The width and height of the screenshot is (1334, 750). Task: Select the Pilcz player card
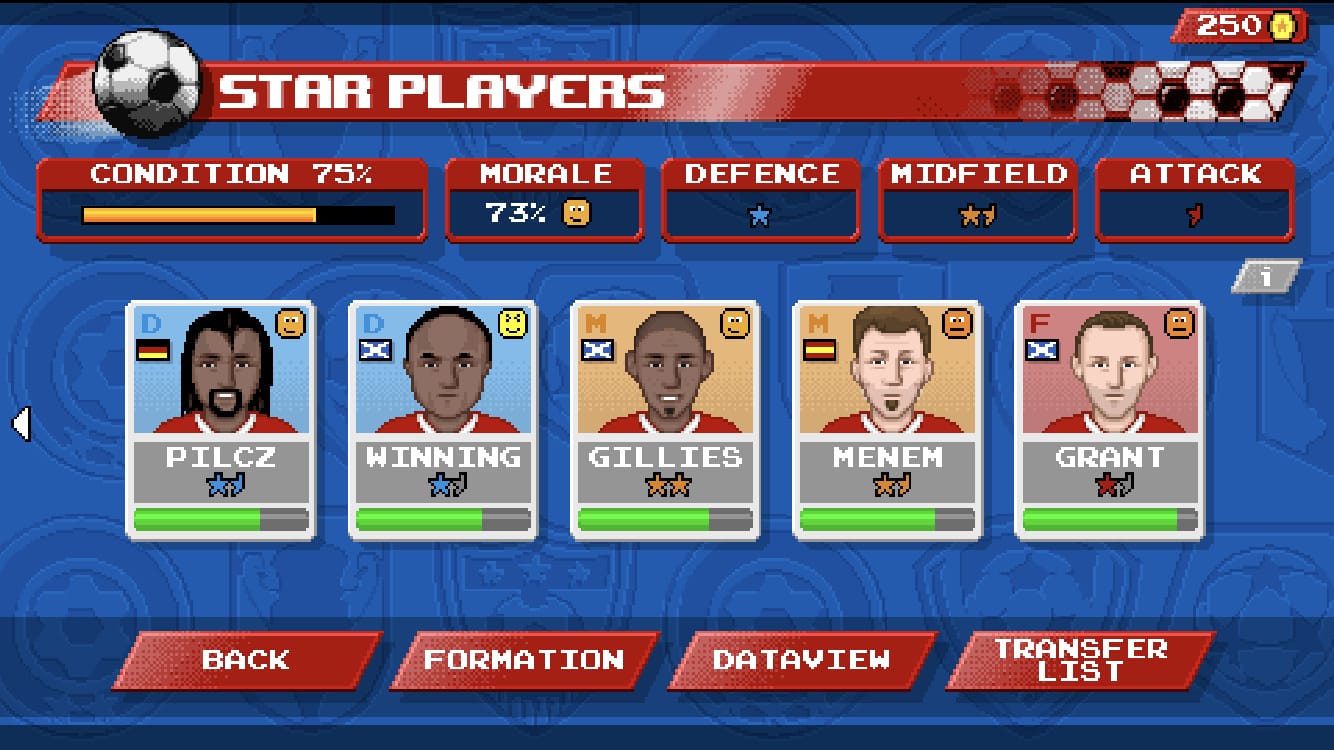(220, 420)
